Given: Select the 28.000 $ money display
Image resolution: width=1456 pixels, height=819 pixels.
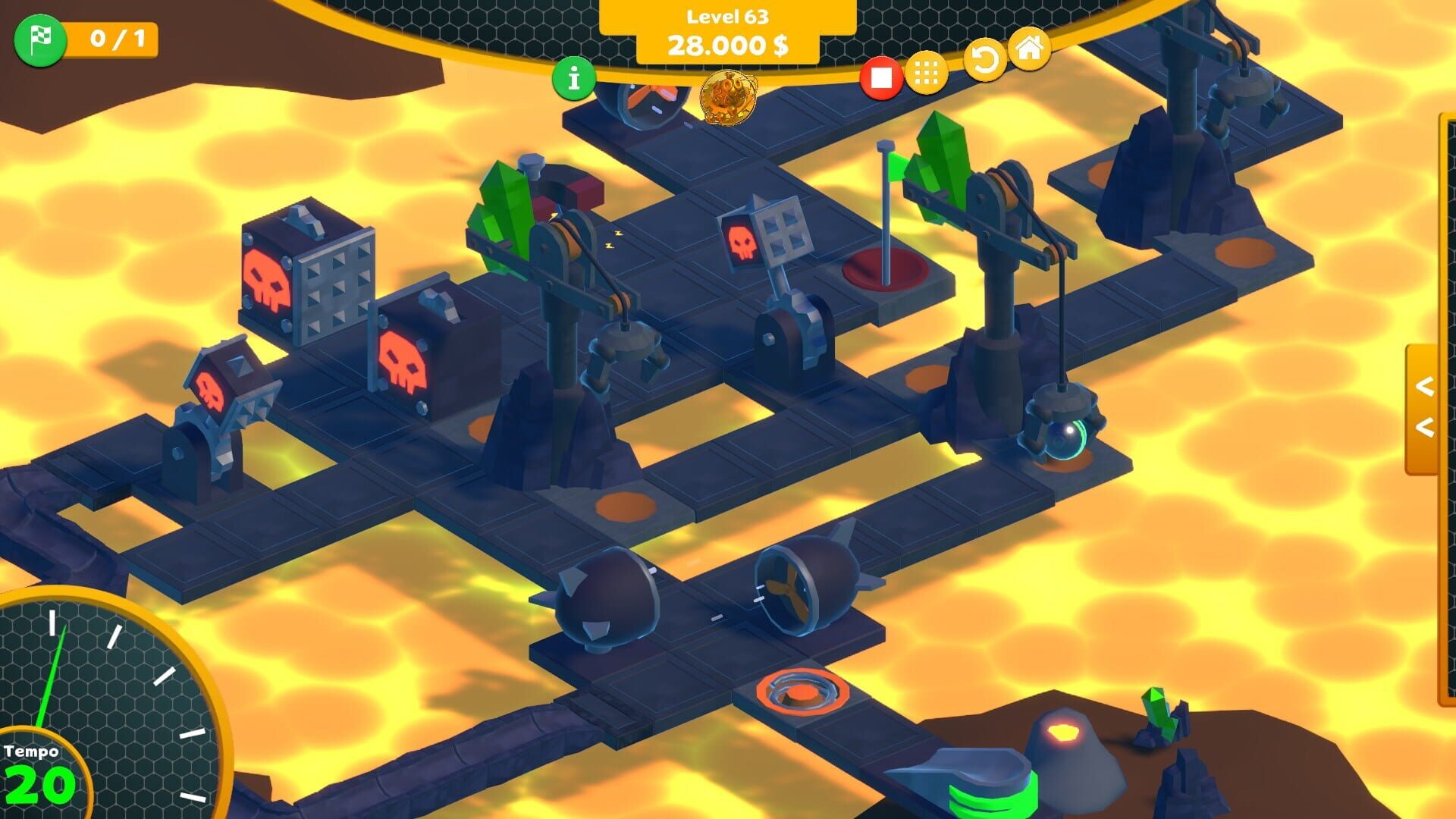Looking at the screenshot, I should (x=726, y=45).
